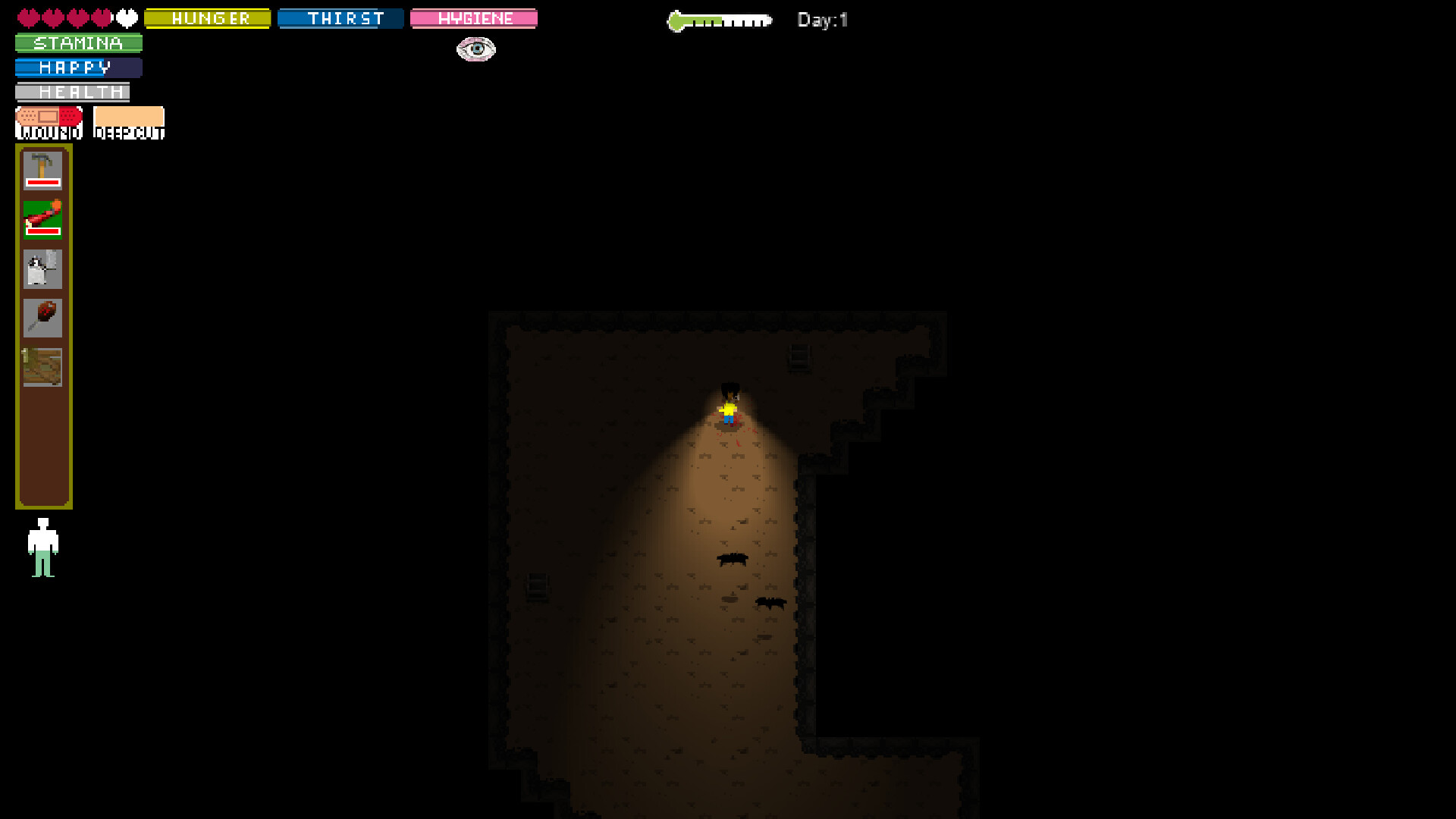Image resolution: width=1456 pixels, height=819 pixels.
Task: Click the Day: 1 counter text
Action: pyautogui.click(x=821, y=20)
